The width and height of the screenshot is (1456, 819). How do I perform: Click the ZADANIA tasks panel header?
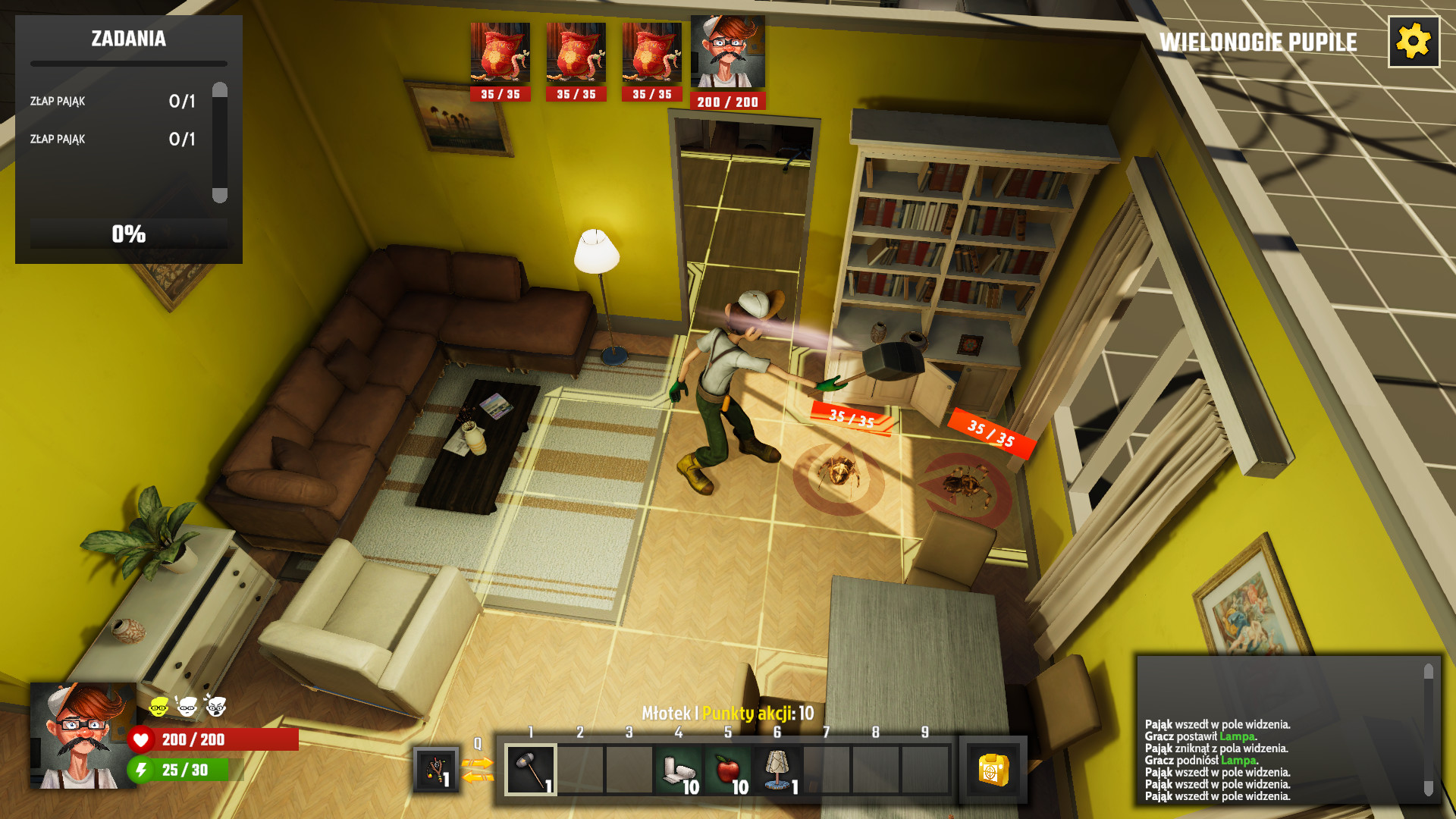(129, 39)
